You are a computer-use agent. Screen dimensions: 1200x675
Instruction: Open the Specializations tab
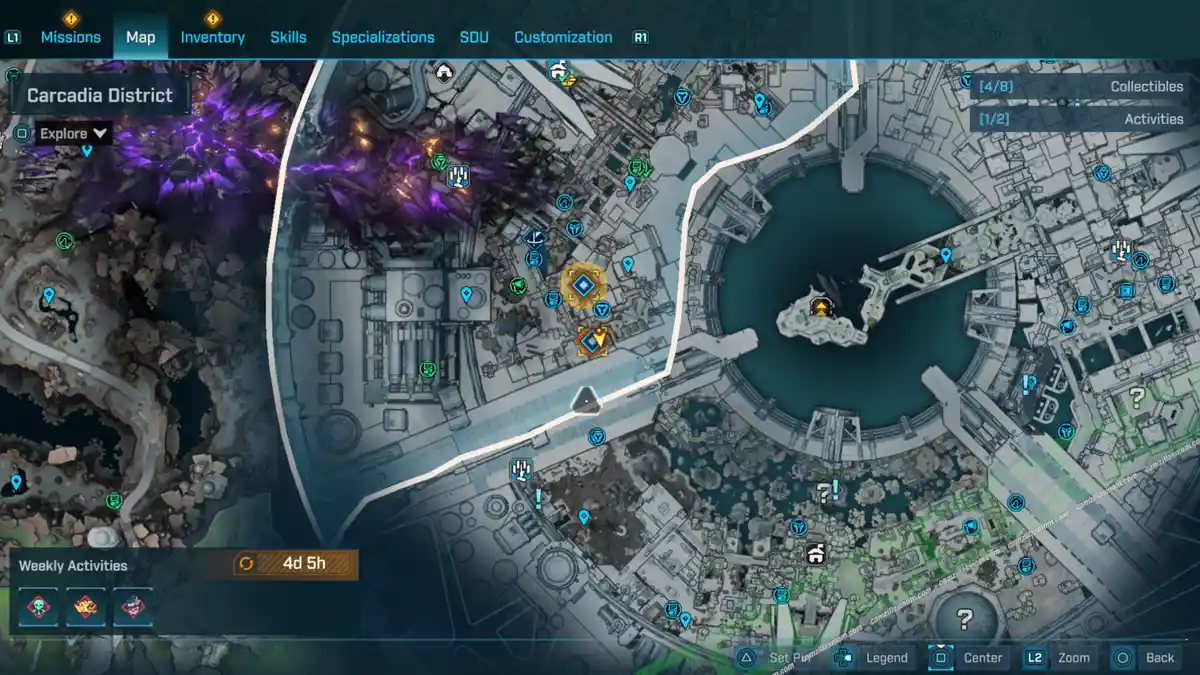383,37
